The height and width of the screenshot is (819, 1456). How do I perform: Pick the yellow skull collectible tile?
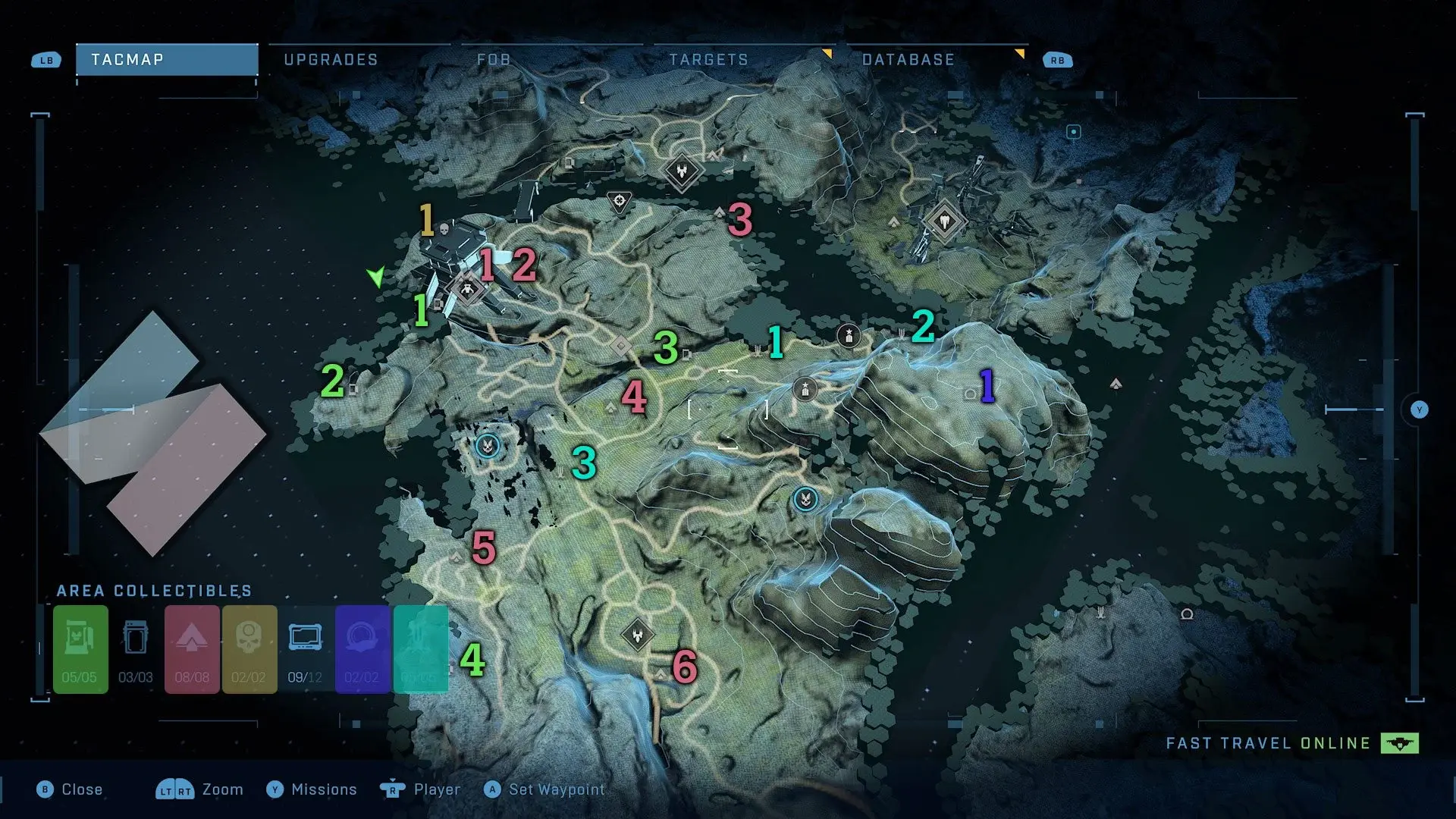click(x=249, y=649)
